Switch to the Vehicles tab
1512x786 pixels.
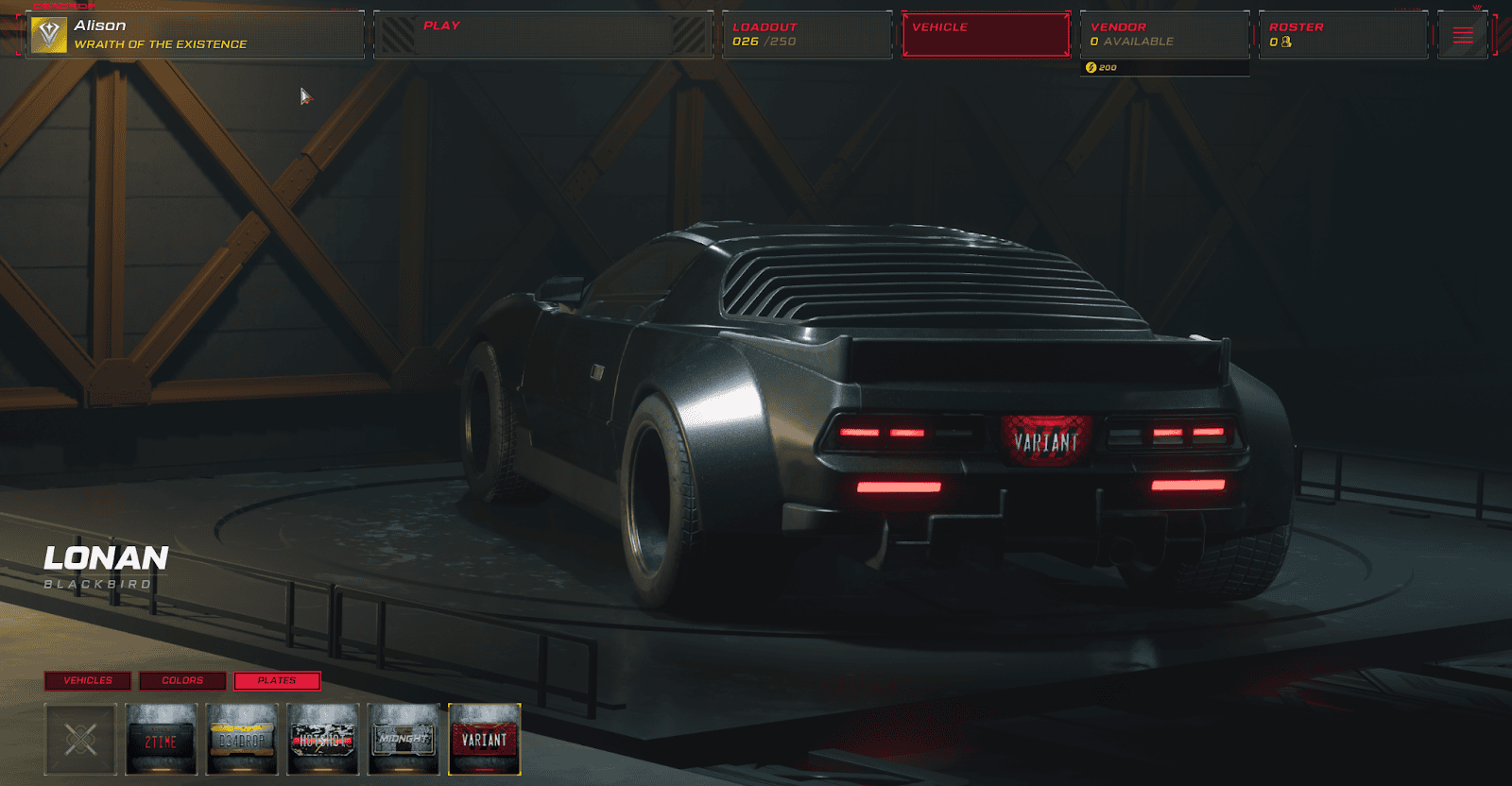(88, 680)
